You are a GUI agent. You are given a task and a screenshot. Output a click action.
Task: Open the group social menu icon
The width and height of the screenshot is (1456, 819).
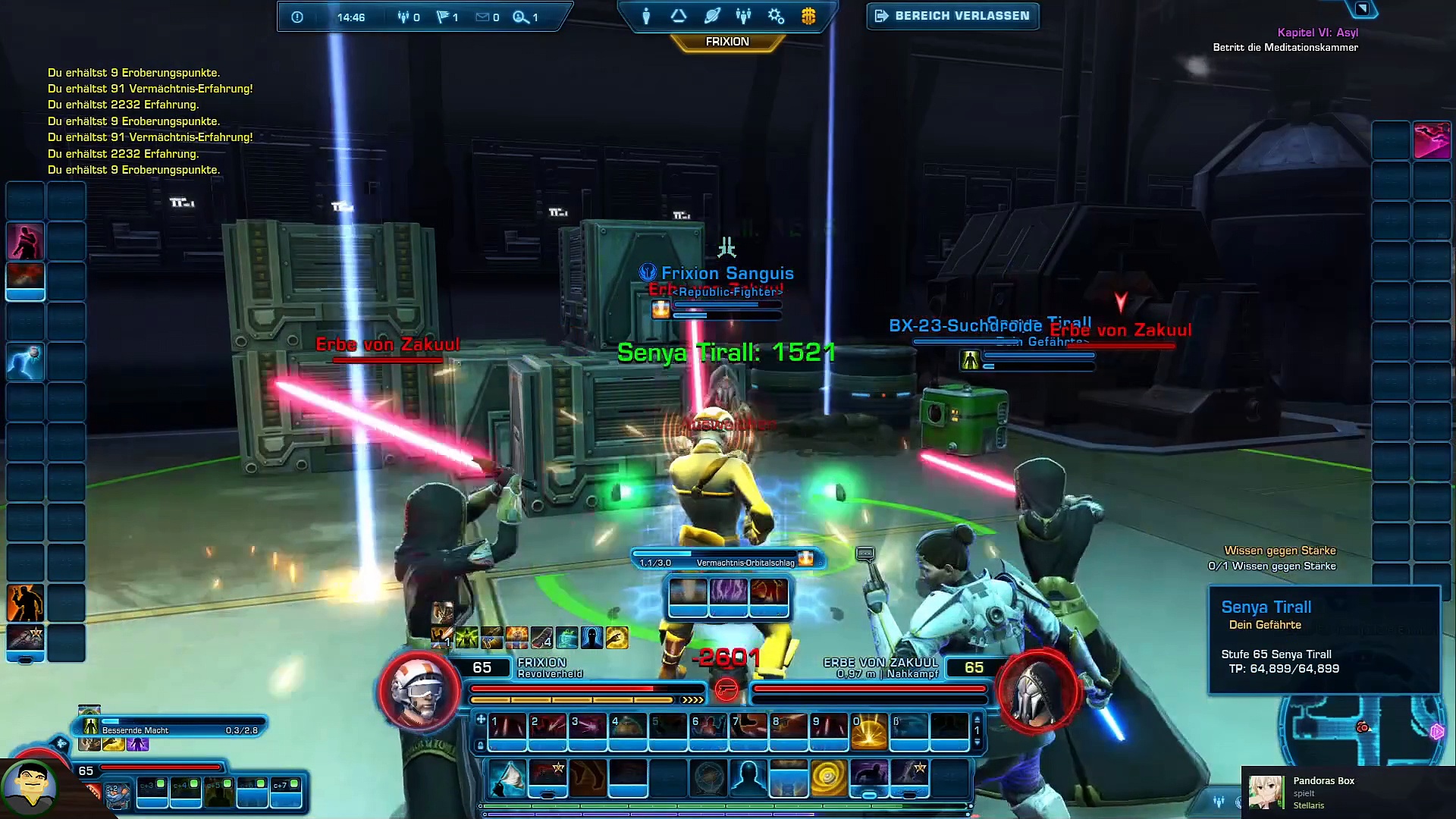pos(743,16)
